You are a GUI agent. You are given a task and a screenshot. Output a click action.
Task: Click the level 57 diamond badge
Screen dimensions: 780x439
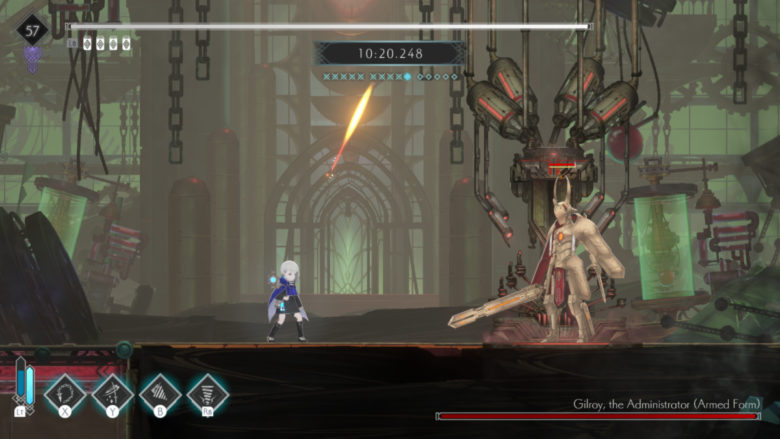coord(33,29)
